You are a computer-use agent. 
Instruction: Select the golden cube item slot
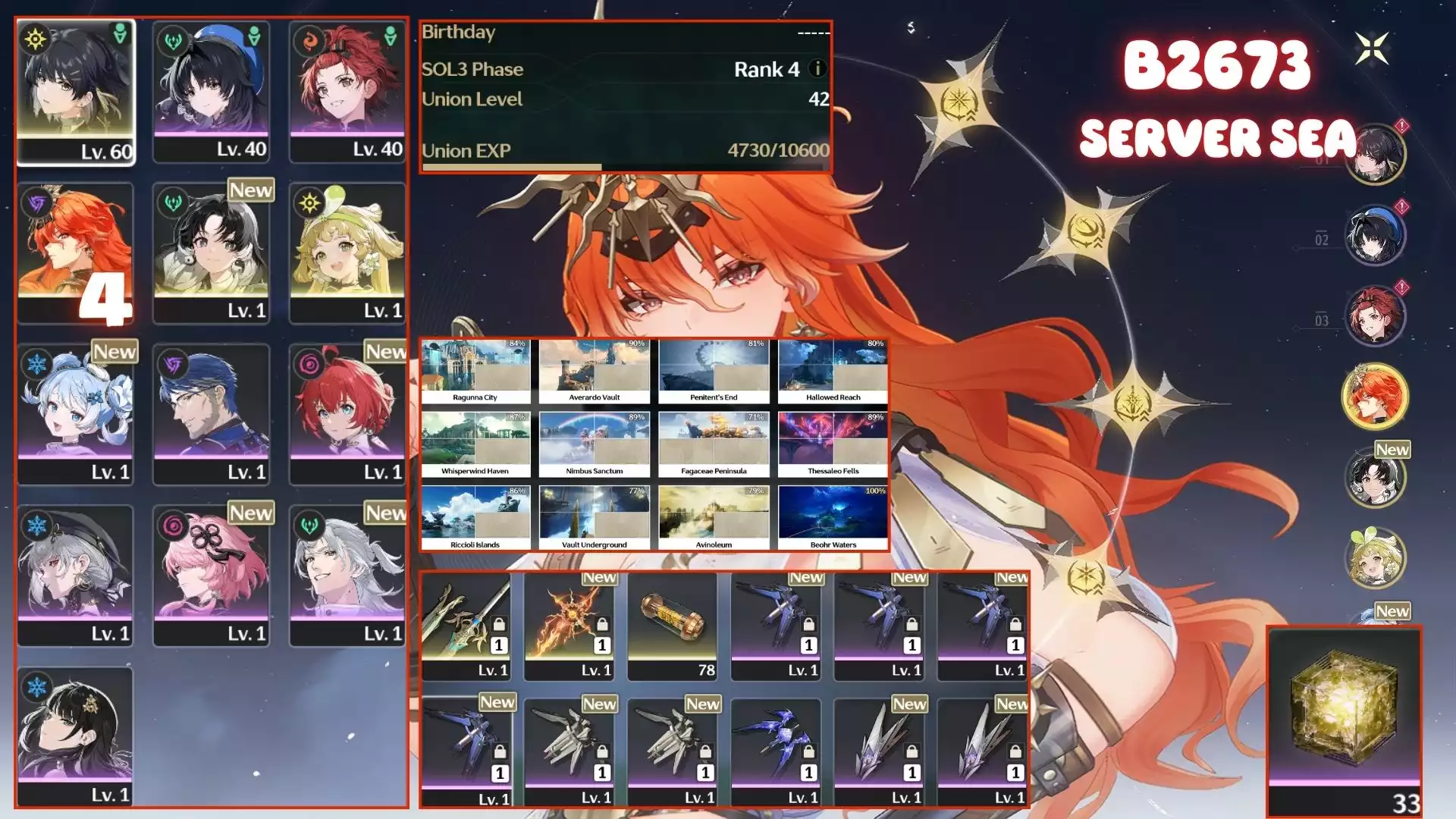click(1344, 720)
